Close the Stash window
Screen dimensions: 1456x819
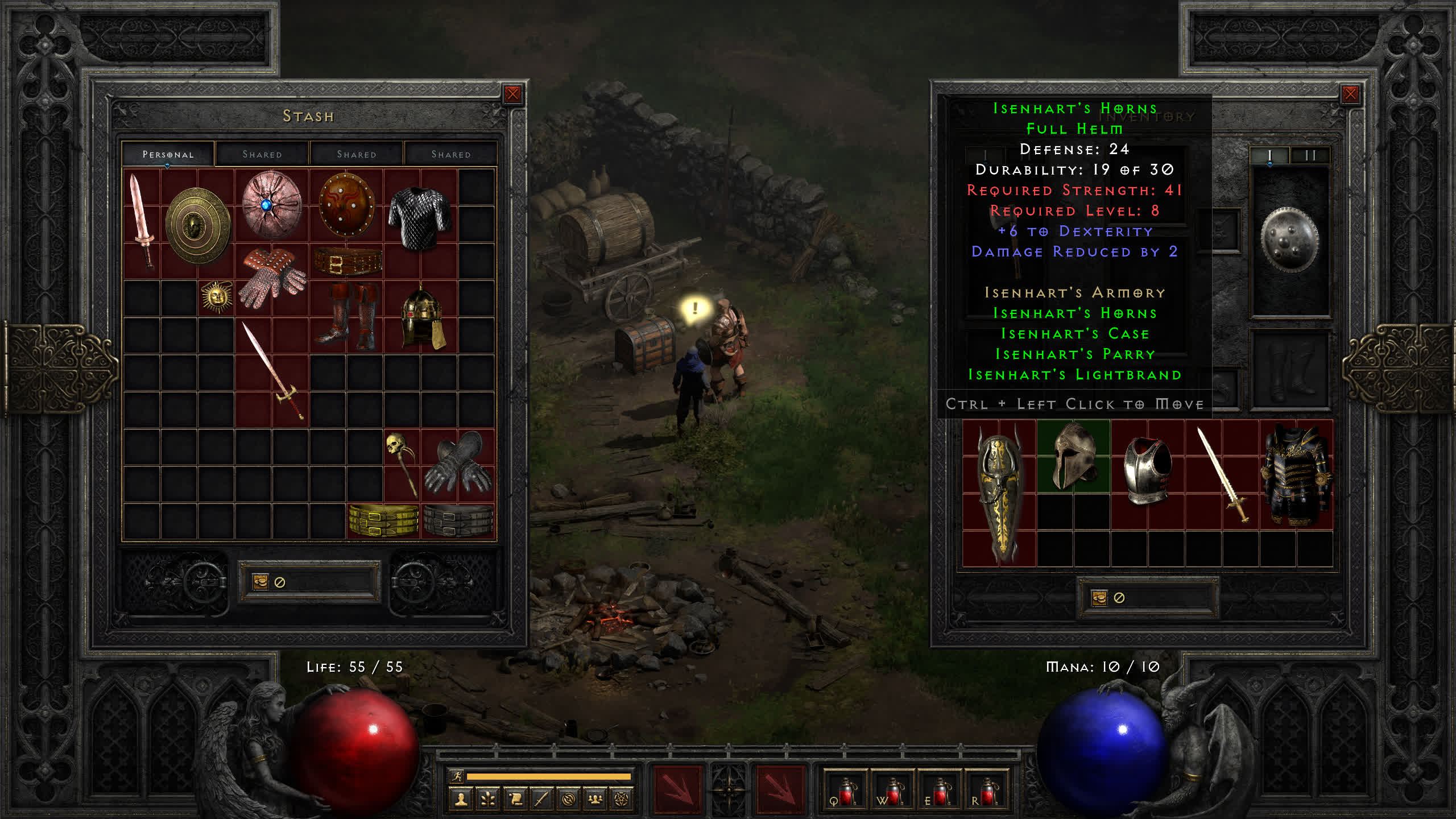pyautogui.click(x=512, y=94)
